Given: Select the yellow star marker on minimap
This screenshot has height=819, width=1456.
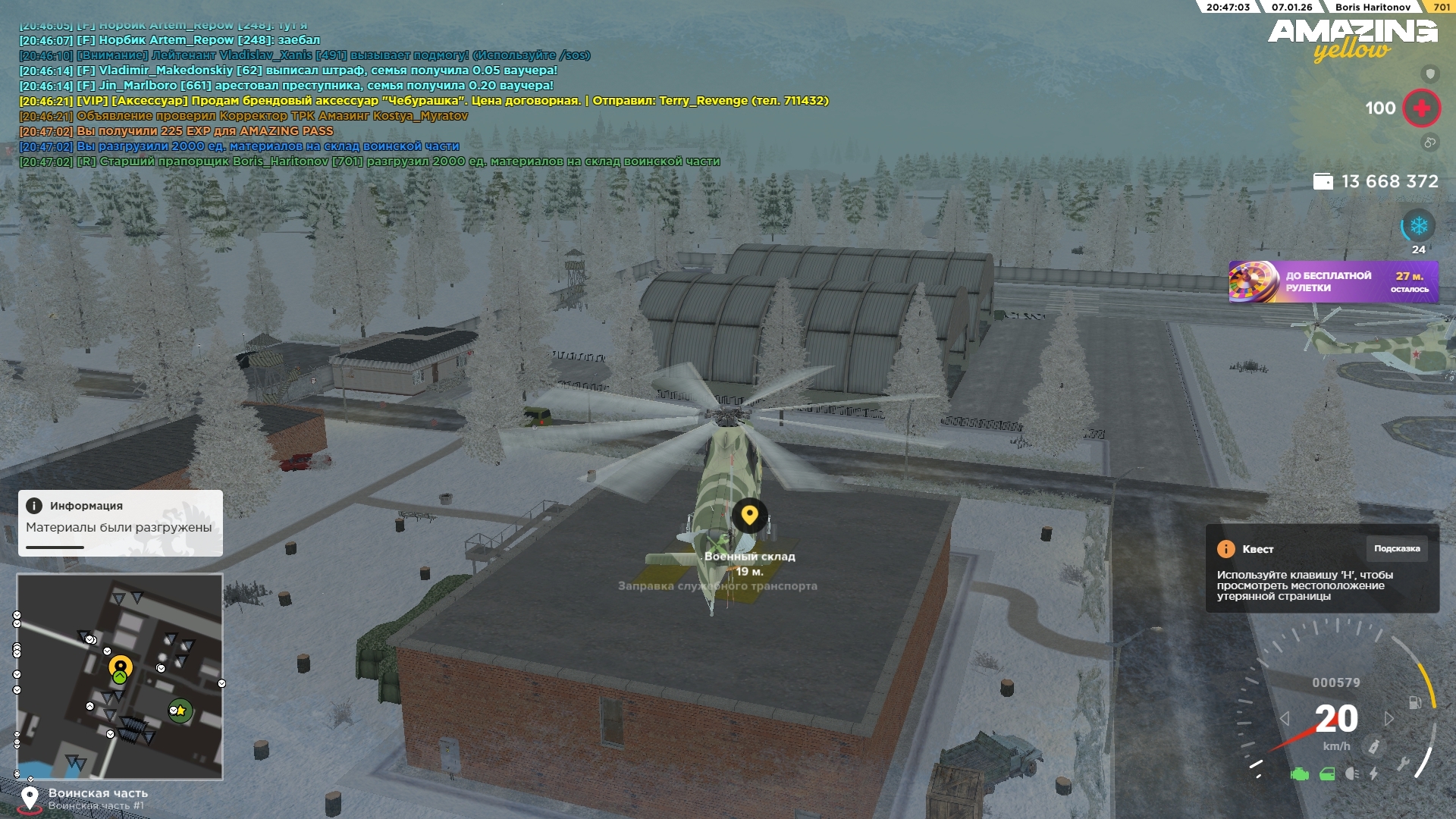Looking at the screenshot, I should click(180, 711).
